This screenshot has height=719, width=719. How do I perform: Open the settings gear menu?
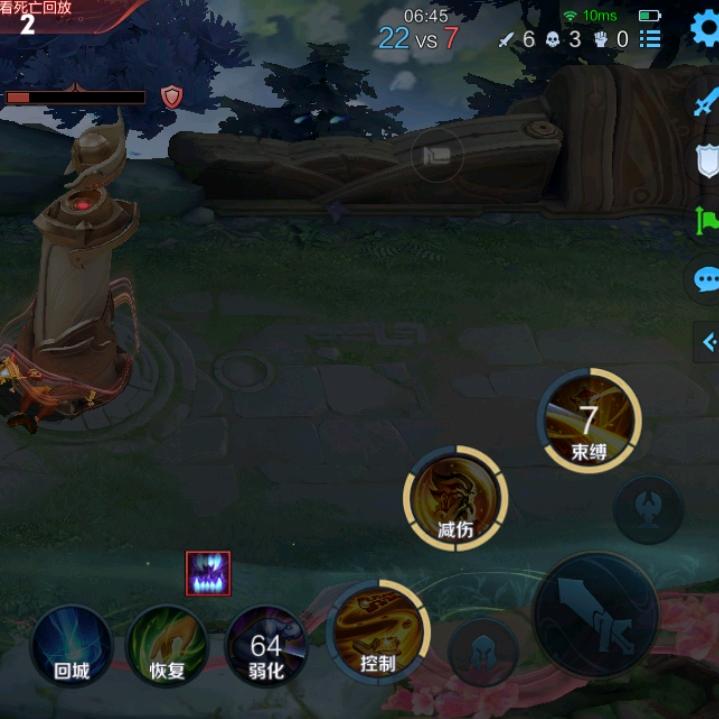point(706,28)
